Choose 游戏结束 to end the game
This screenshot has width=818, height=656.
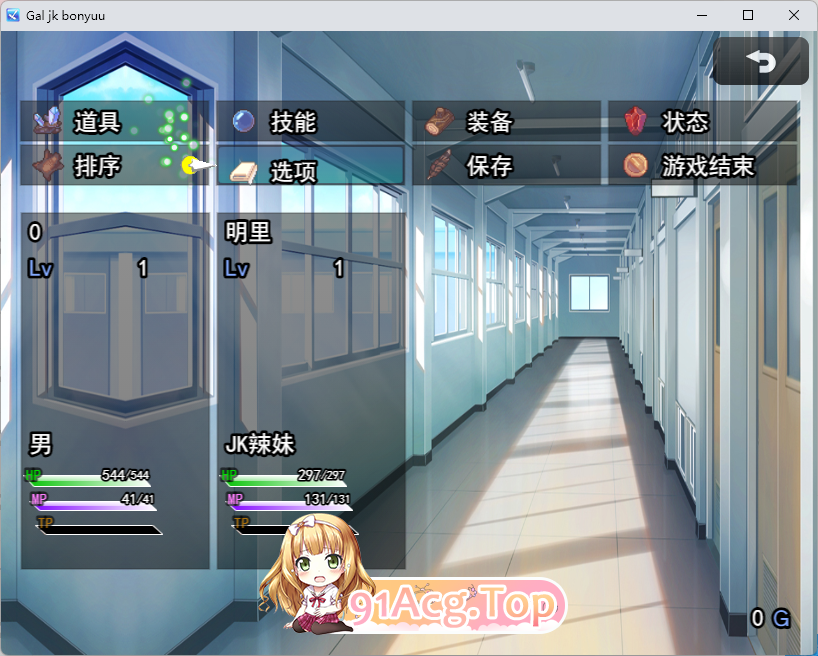[702, 166]
